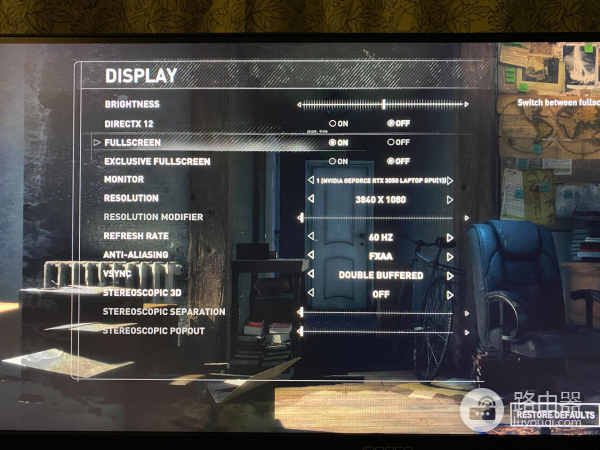The width and height of the screenshot is (600, 450).
Task: Raise Refresh Rate with the right arrow
Action: 451,237
